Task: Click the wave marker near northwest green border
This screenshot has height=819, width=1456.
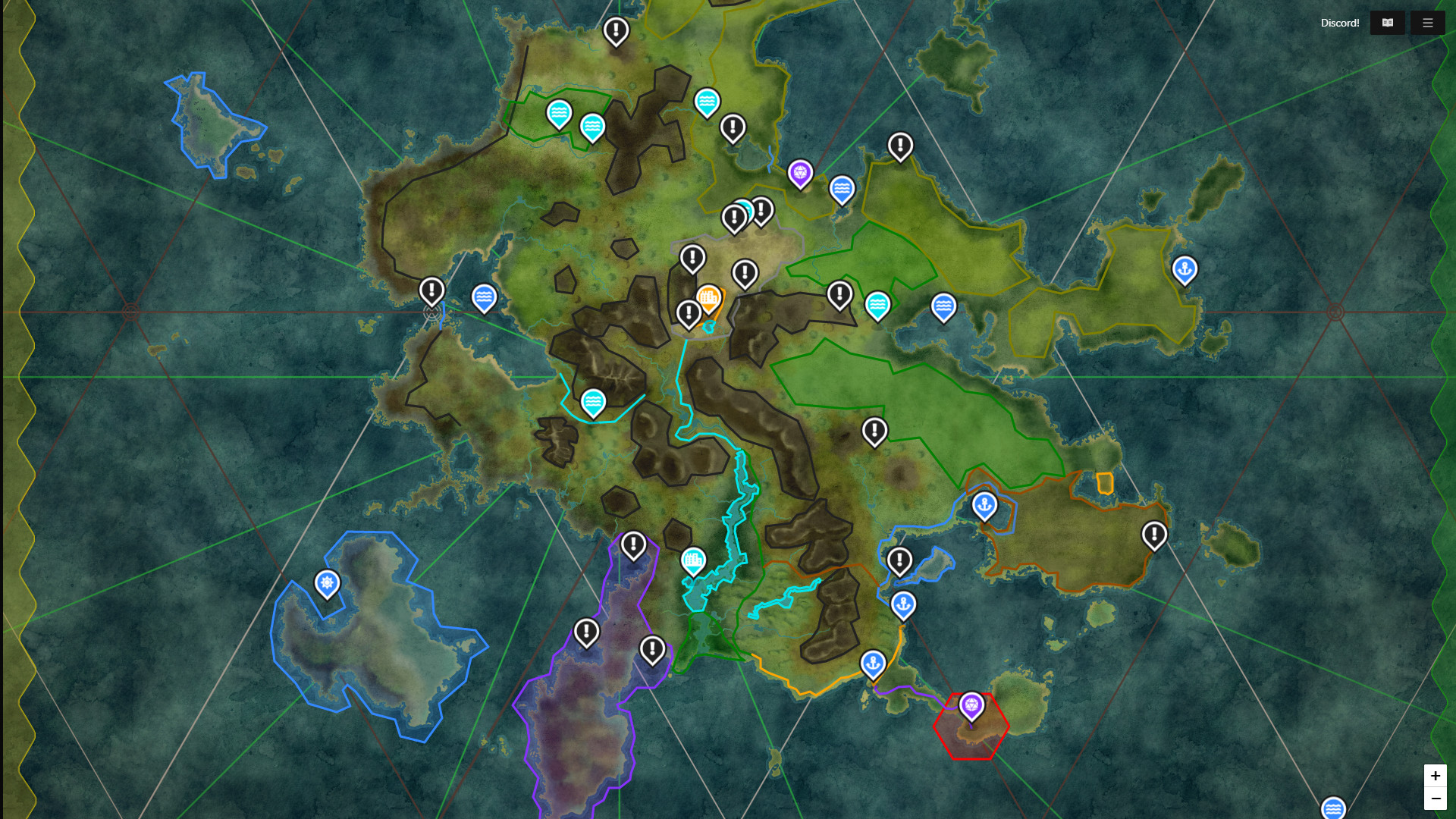Action: tap(559, 115)
